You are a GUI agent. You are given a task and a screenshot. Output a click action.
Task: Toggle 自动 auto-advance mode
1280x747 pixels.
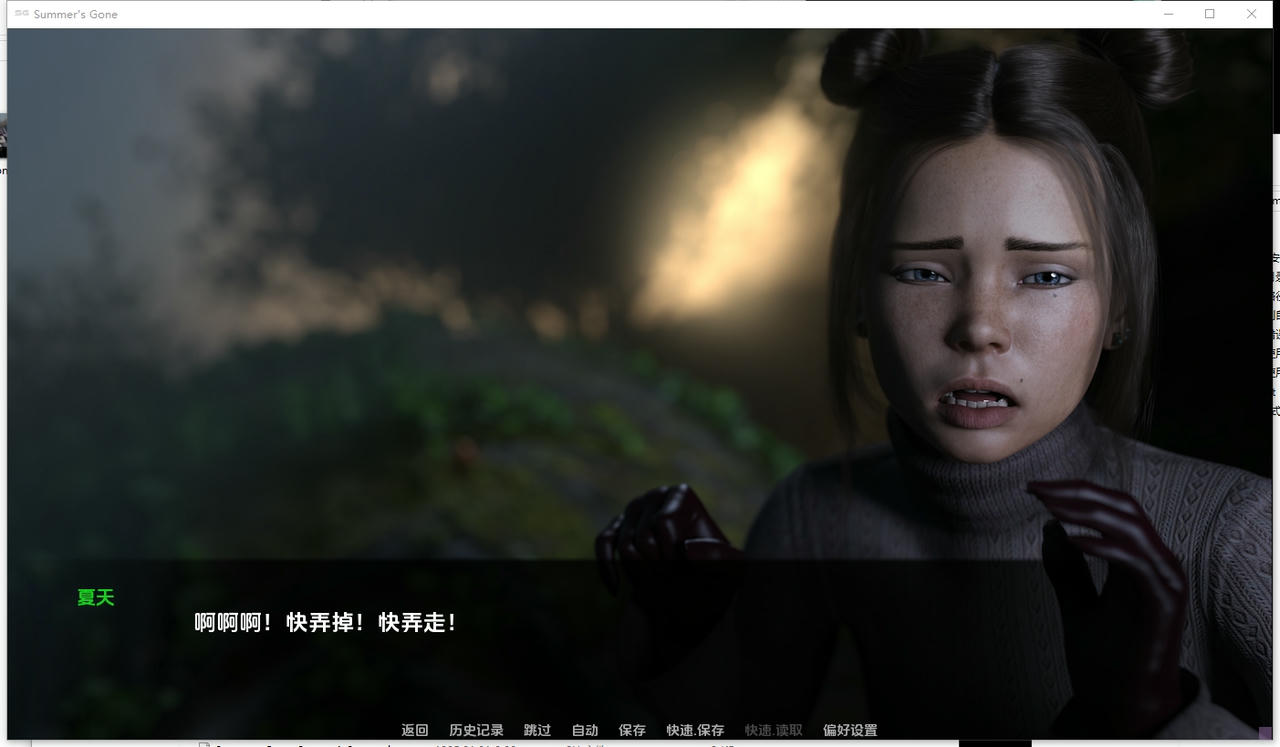[583, 730]
